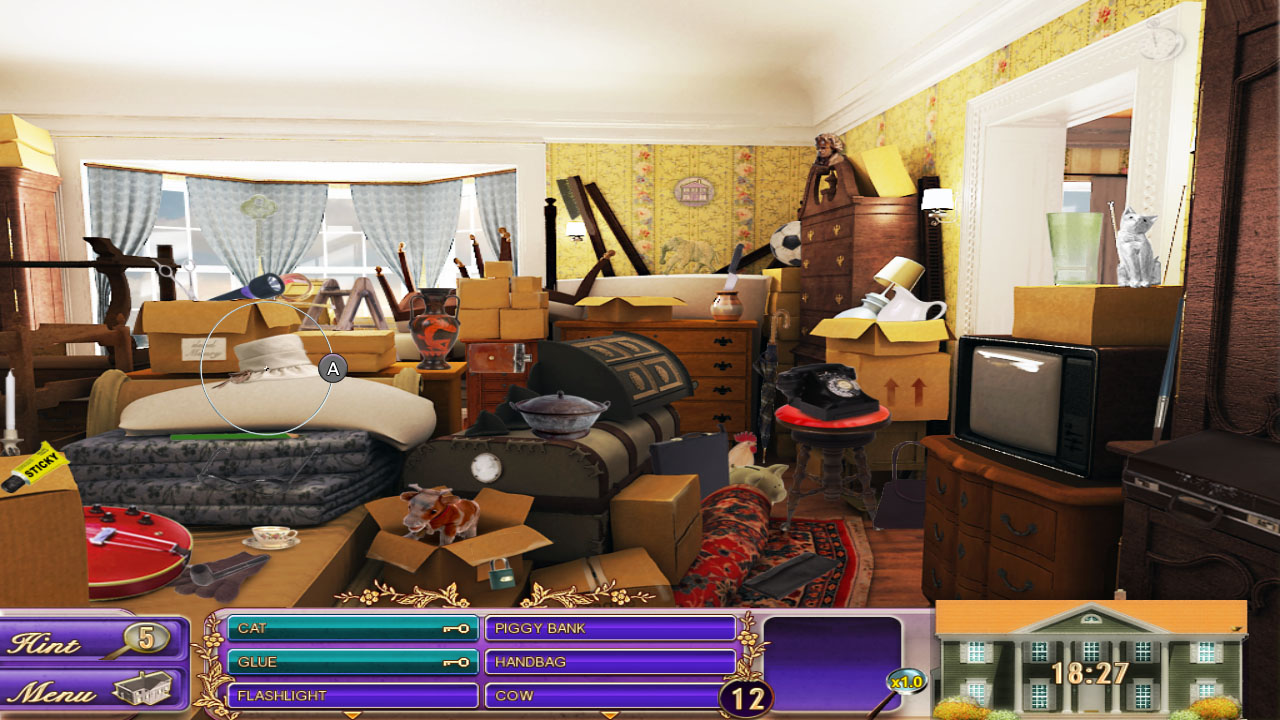Image resolution: width=1280 pixels, height=720 pixels.
Task: Click the key icon next to CAT
Action: point(457,629)
